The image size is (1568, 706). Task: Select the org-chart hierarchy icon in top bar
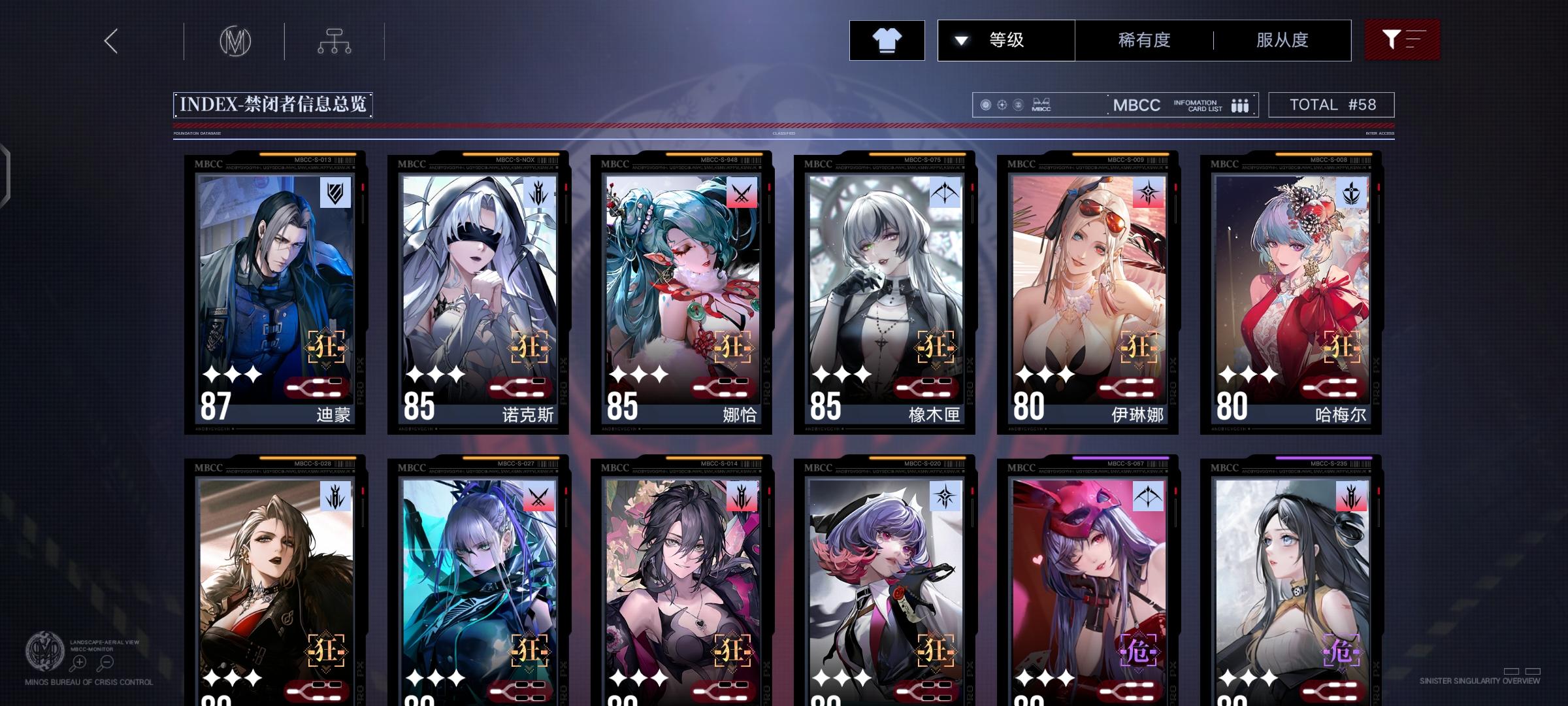[335, 41]
